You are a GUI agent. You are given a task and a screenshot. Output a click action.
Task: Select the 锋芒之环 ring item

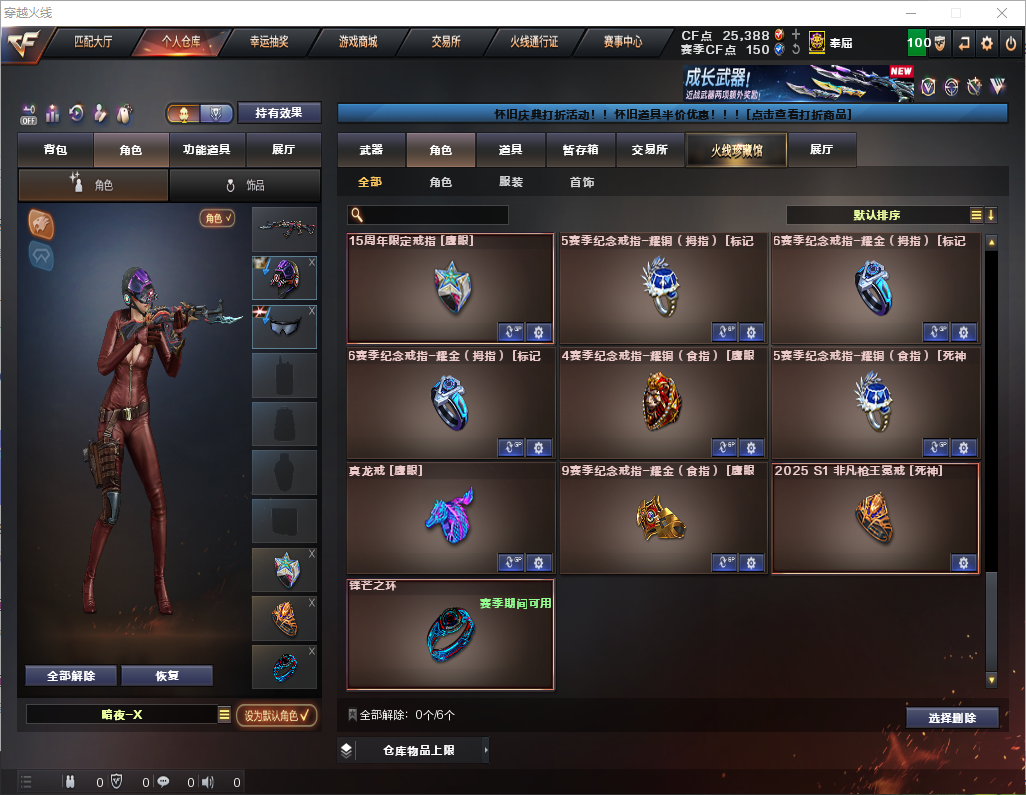click(x=450, y=634)
